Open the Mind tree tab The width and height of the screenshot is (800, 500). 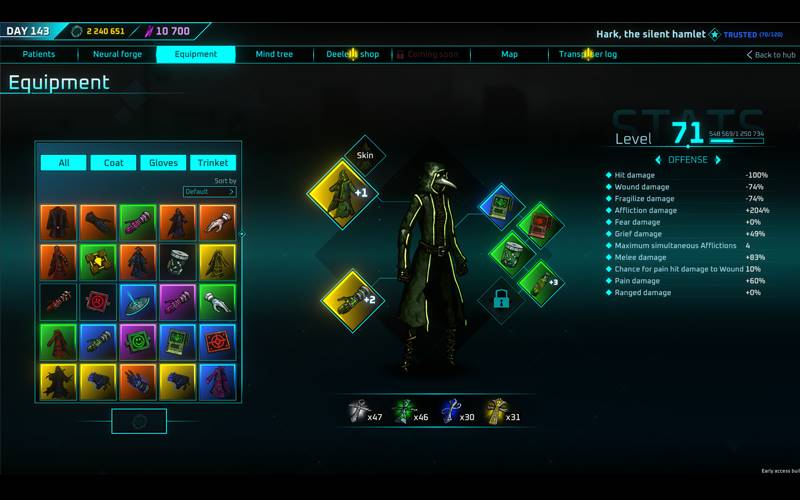[x=274, y=54]
